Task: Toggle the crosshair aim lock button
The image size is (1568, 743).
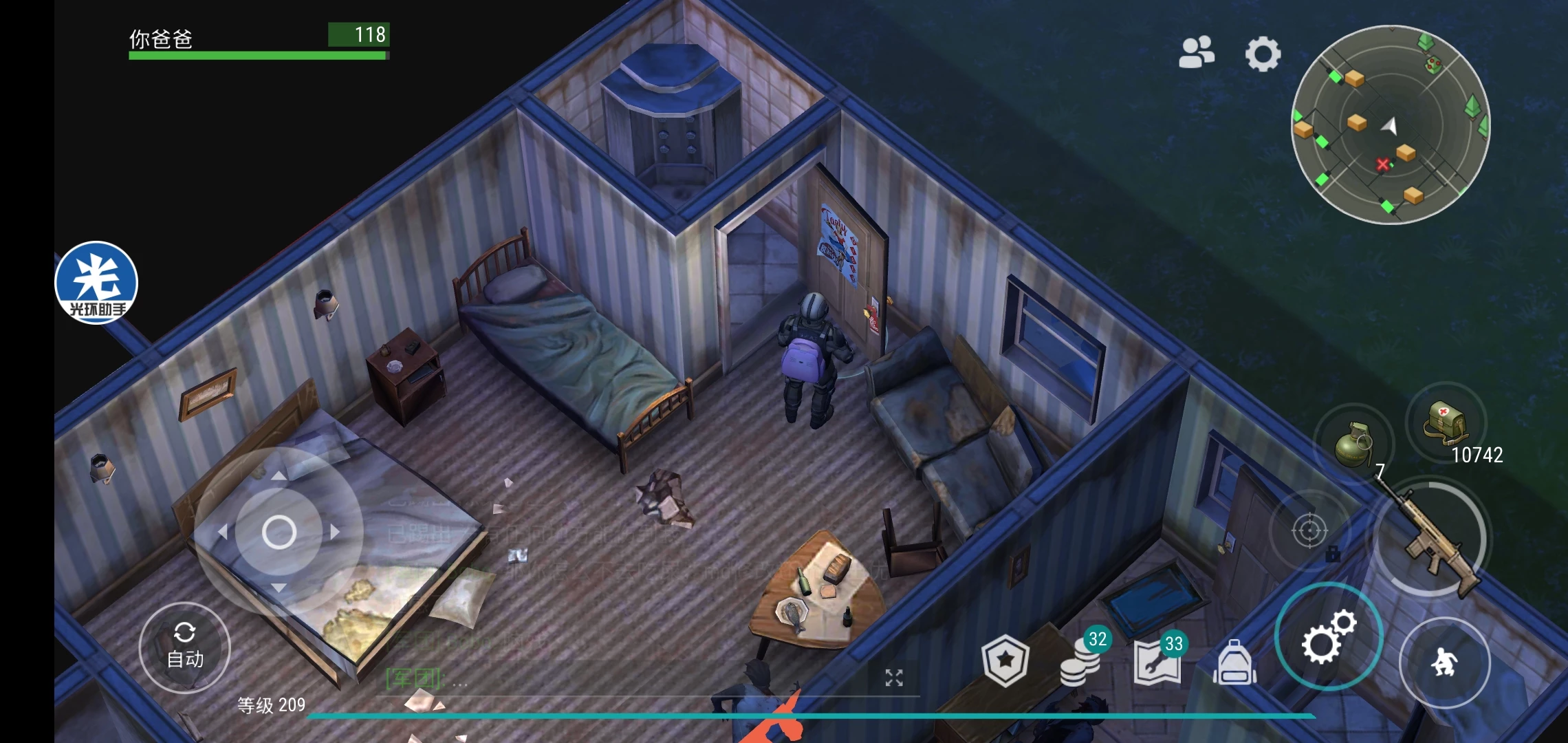Action: coord(1309,530)
